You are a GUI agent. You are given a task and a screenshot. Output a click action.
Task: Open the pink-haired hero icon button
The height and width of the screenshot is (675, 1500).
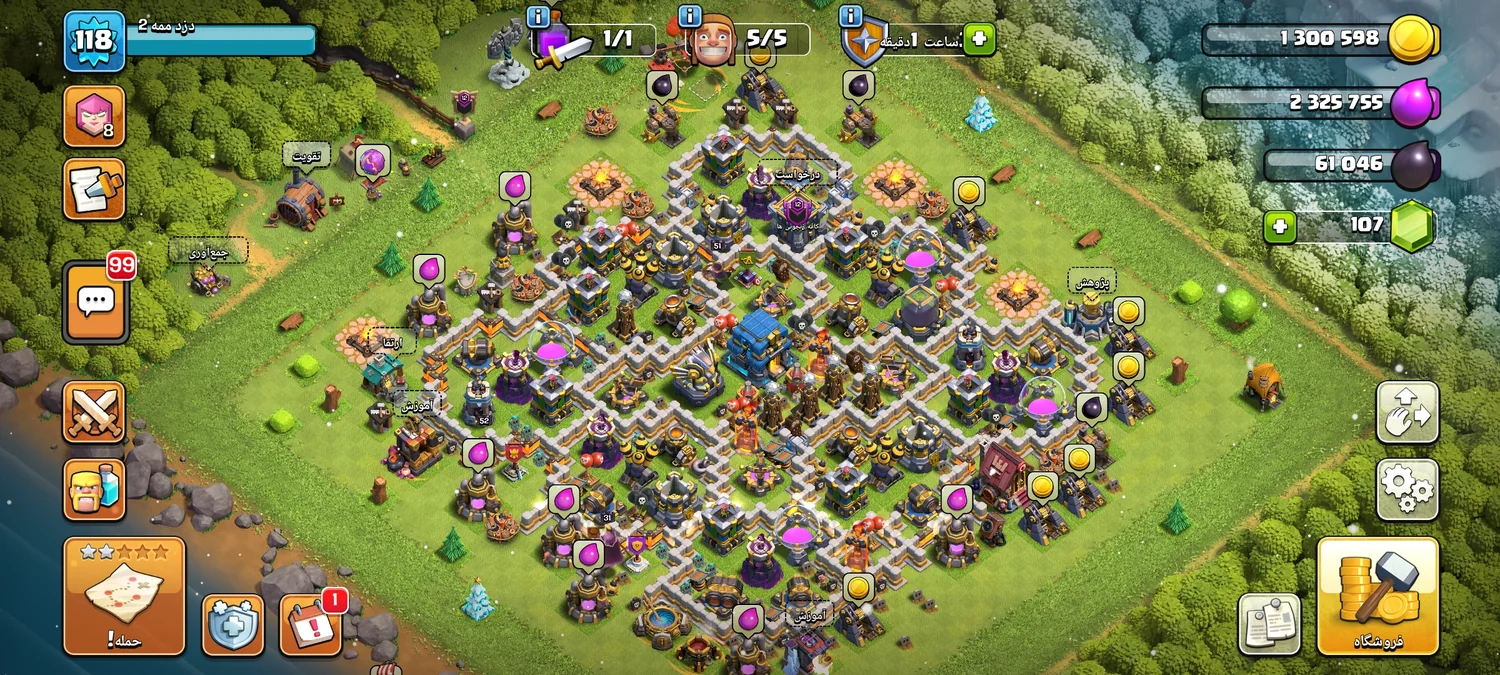[95, 116]
